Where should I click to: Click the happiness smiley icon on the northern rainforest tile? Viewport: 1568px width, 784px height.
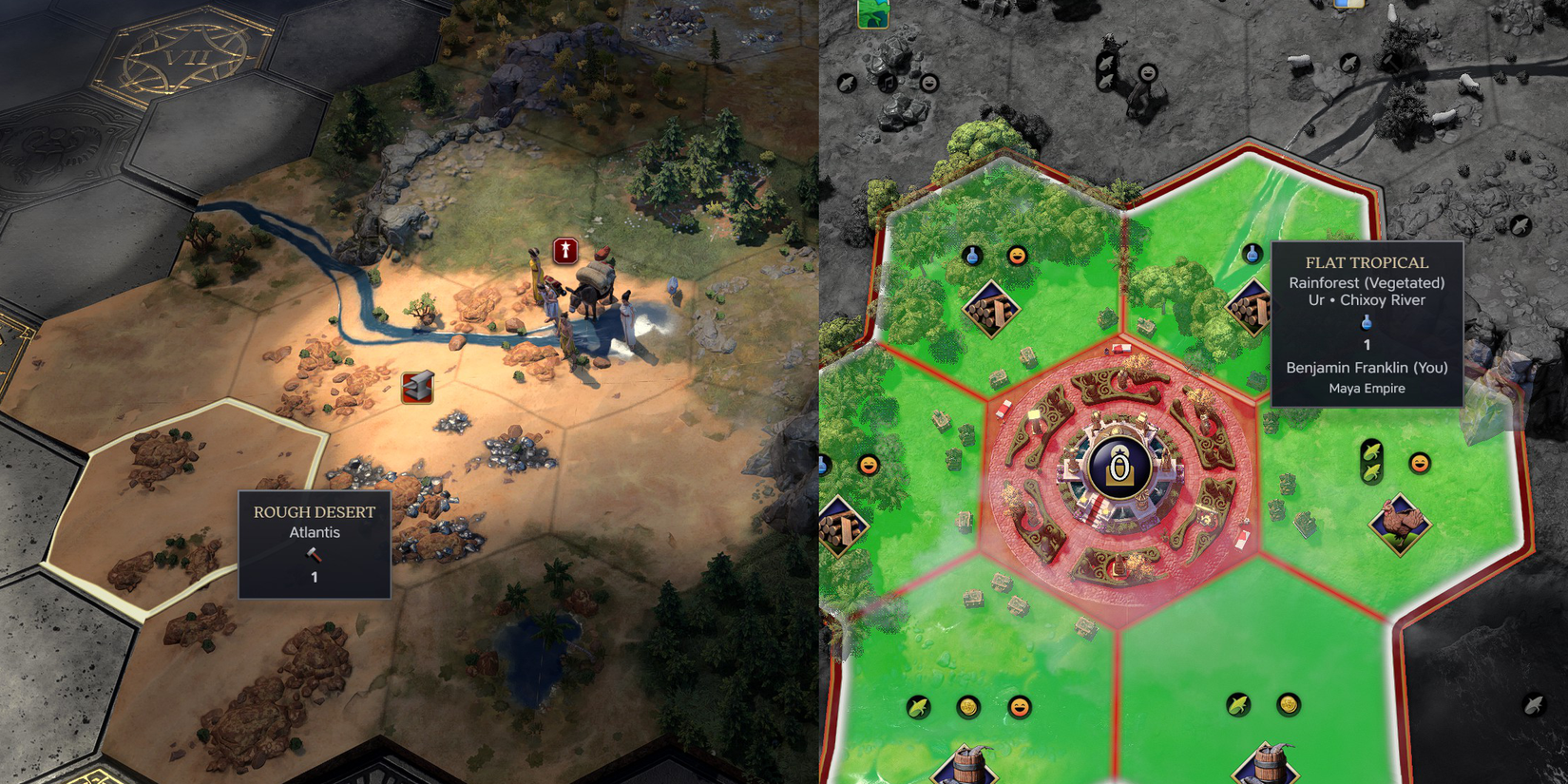1016,256
